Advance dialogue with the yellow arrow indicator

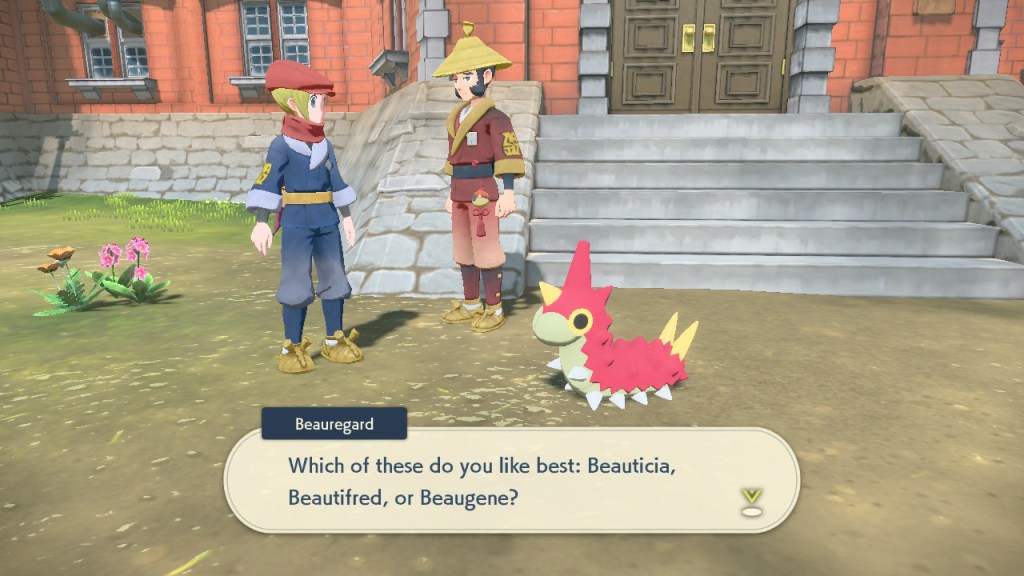[750, 500]
